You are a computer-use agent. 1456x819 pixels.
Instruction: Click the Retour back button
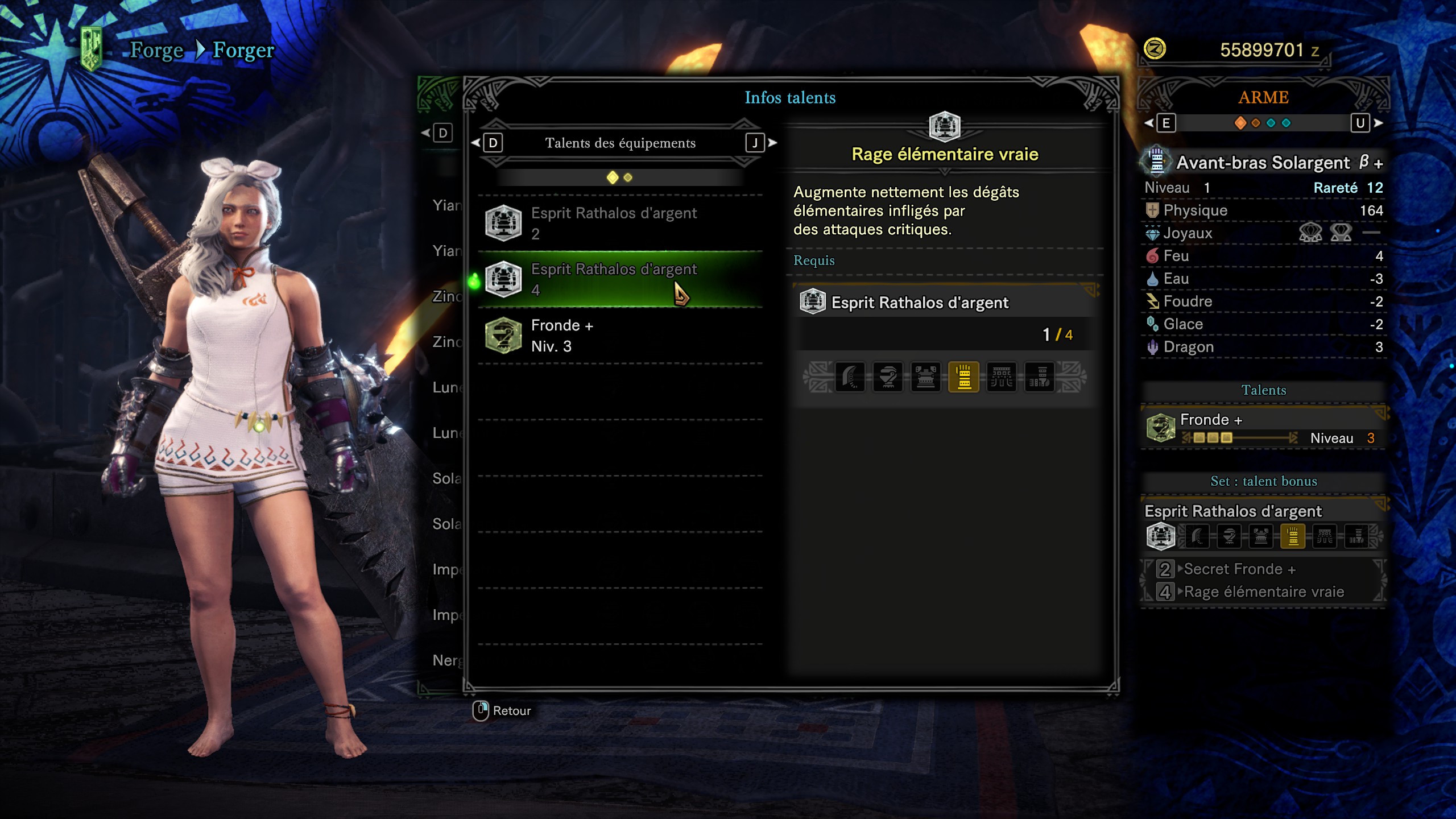[x=502, y=710]
